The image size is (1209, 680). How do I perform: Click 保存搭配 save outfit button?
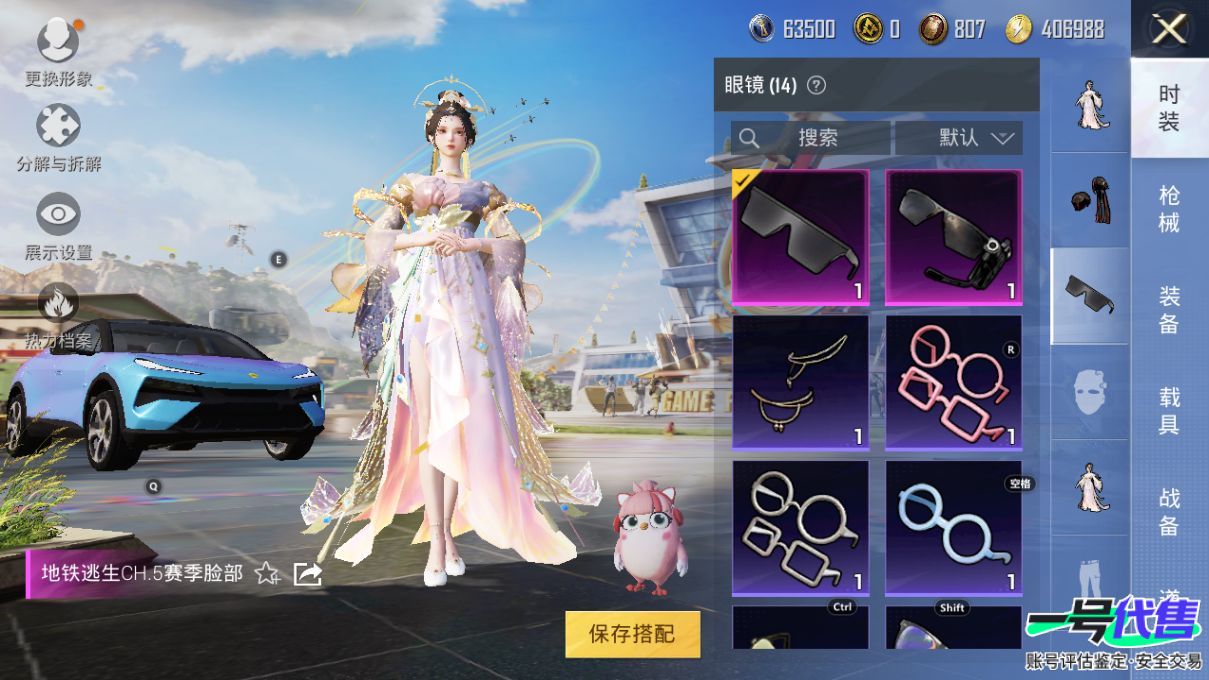(632, 634)
